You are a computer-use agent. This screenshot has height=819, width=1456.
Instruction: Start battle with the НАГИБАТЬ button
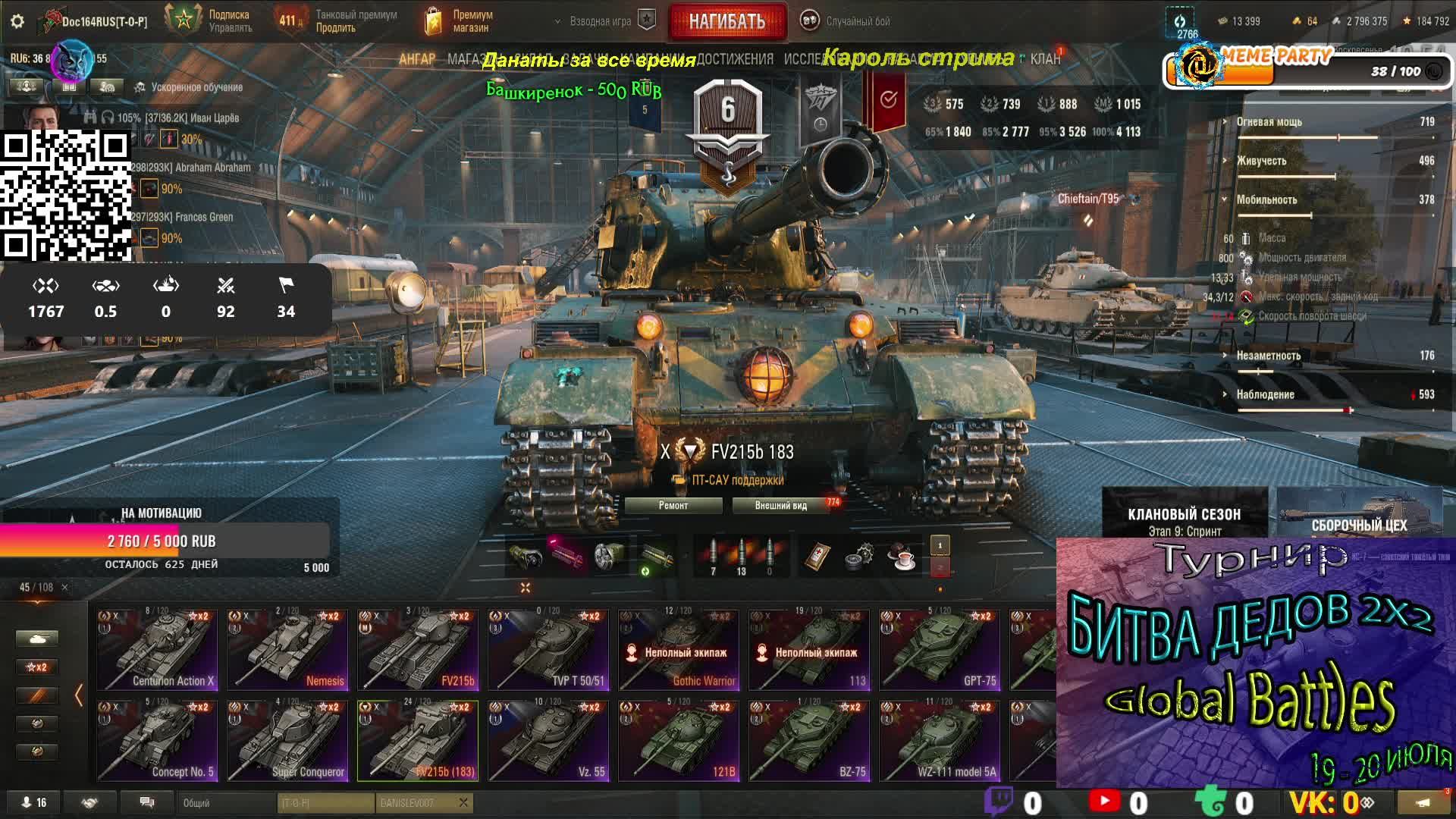[x=726, y=21]
